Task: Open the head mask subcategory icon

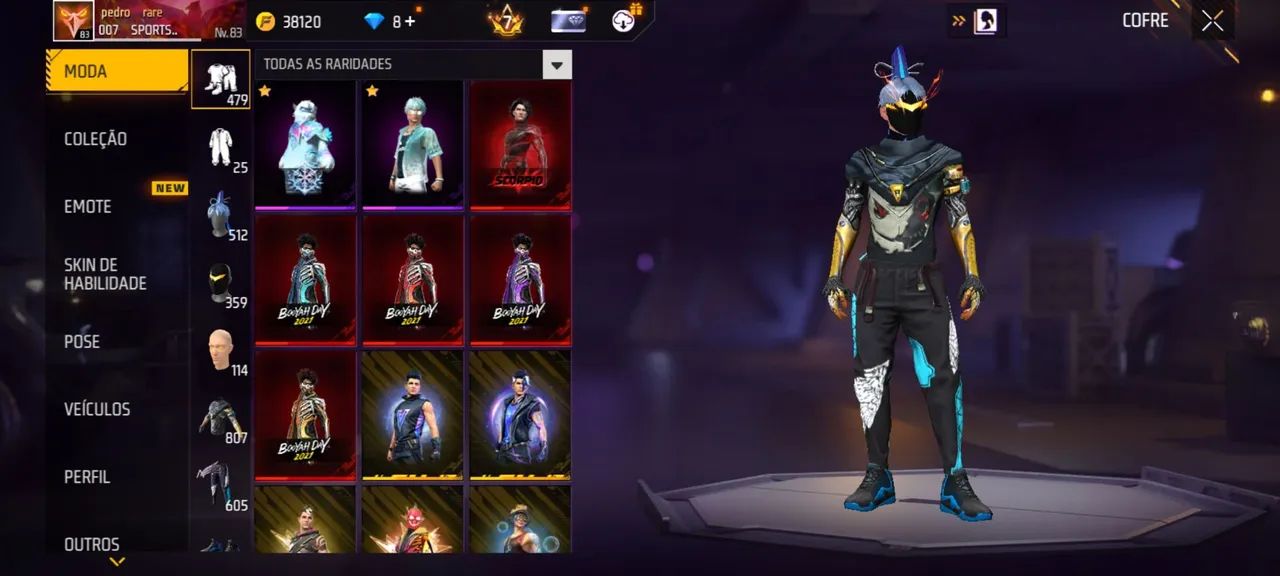Action: [221, 285]
